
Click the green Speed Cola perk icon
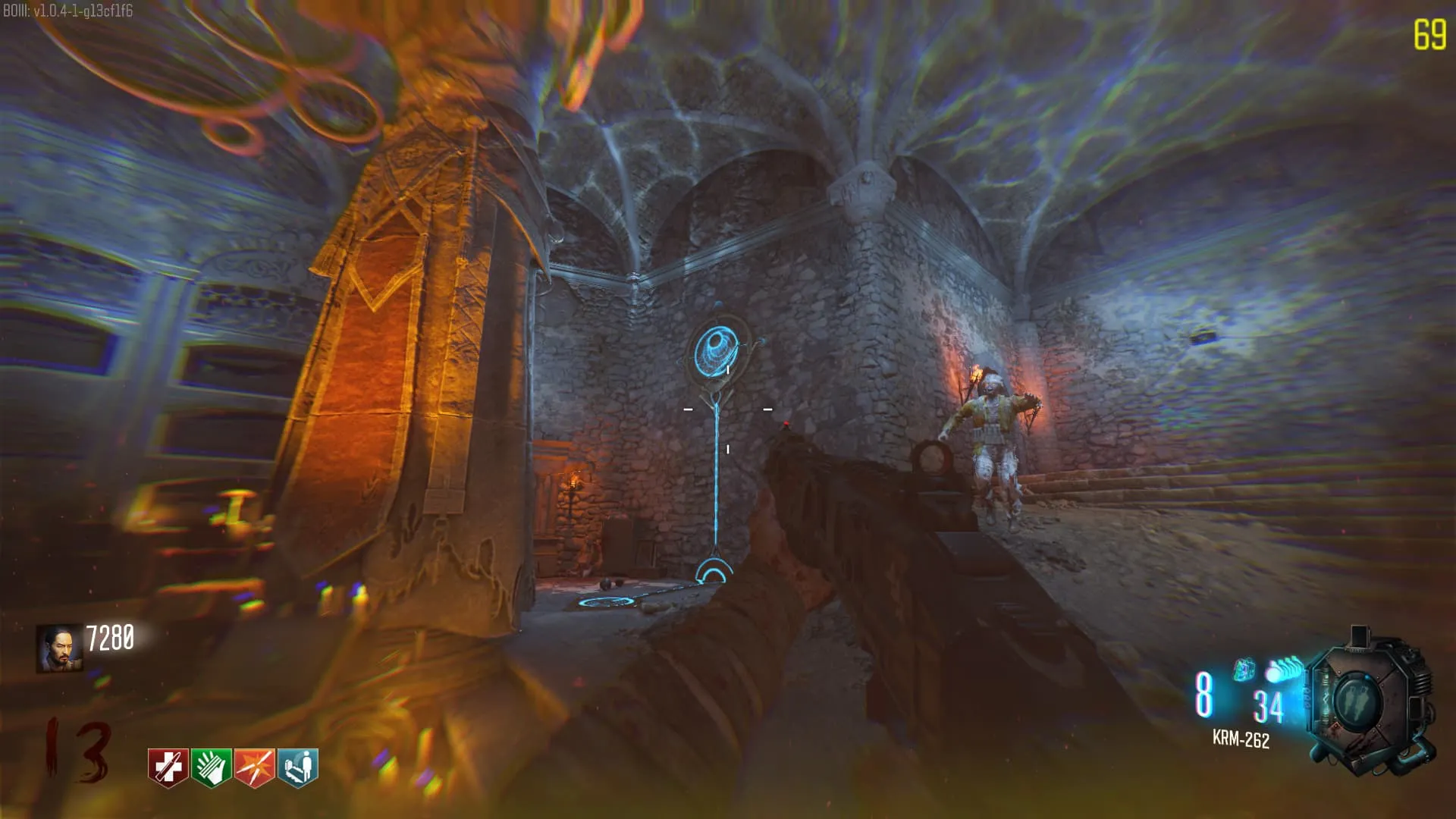tap(211, 767)
